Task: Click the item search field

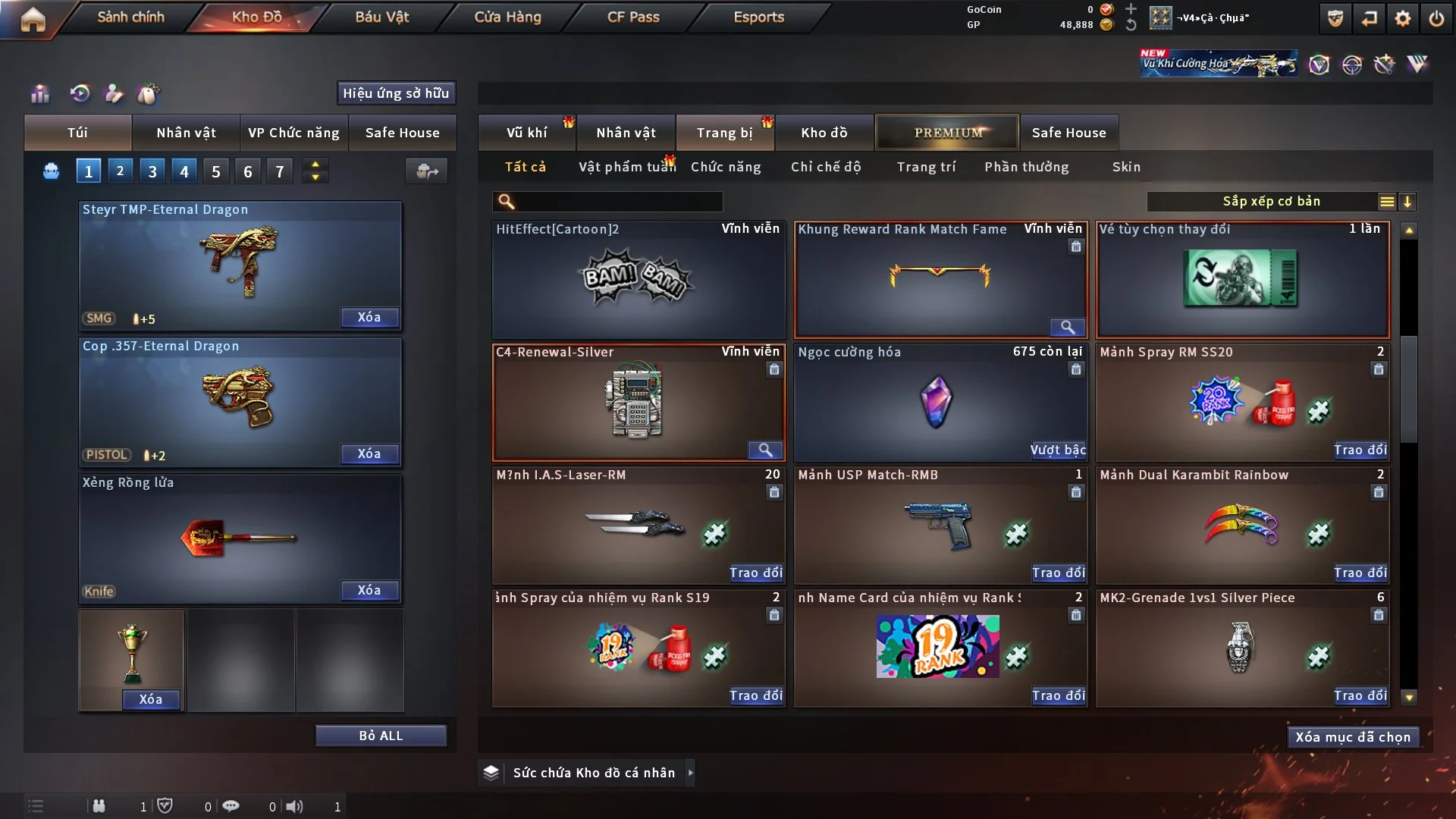Action: [618, 202]
